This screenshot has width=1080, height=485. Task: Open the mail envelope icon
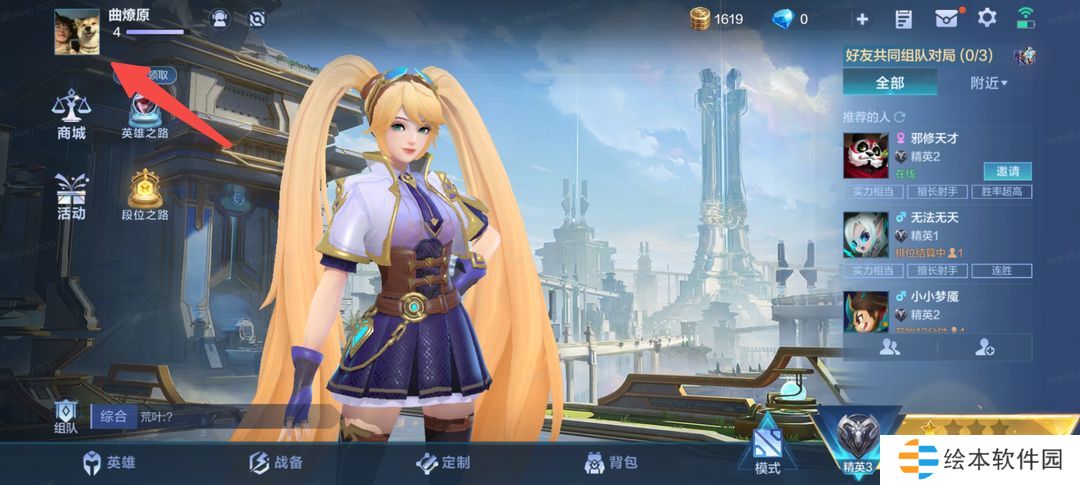pos(946,18)
